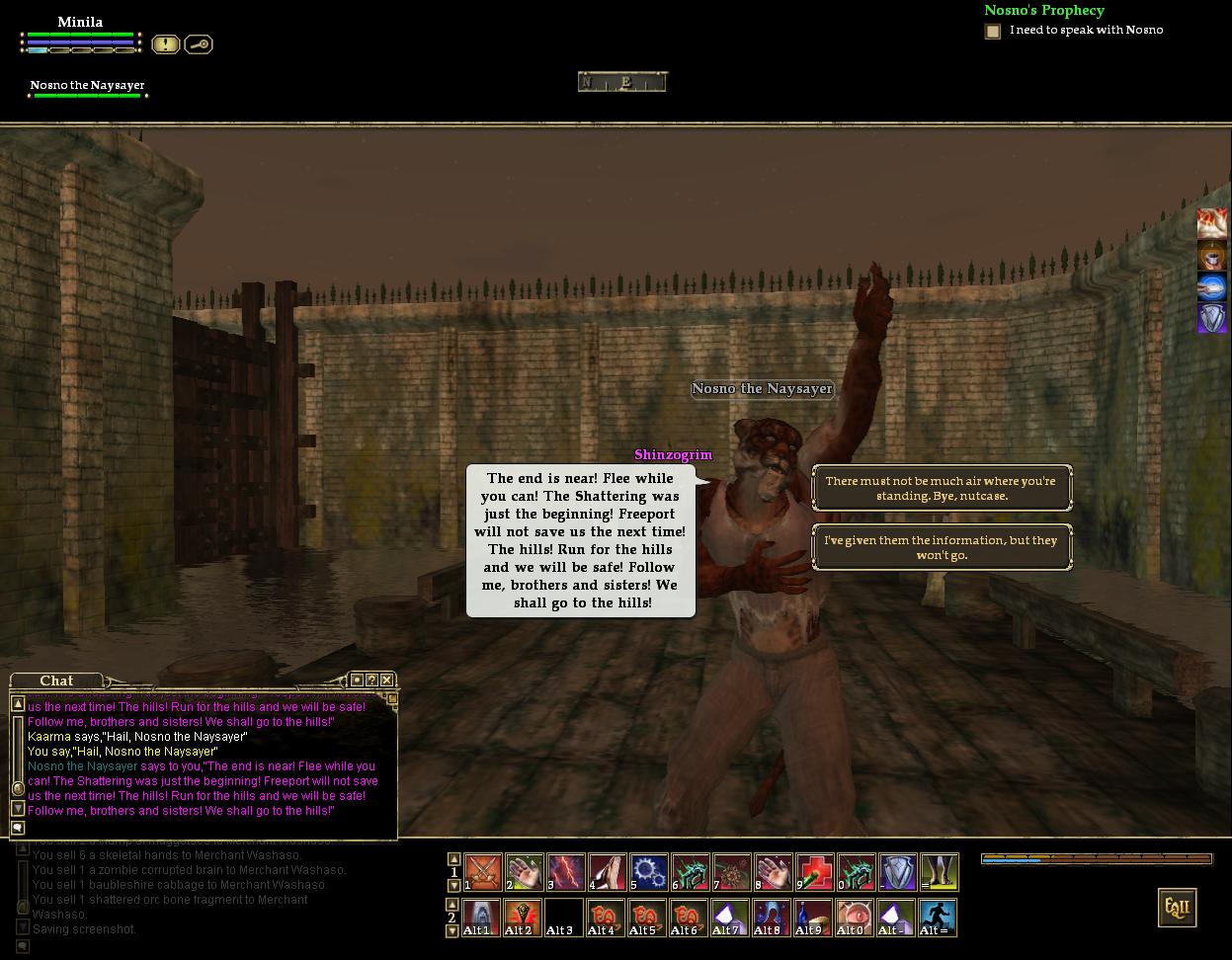Activate the crossed swords melee attack
1232x960 pixels.
click(483, 872)
